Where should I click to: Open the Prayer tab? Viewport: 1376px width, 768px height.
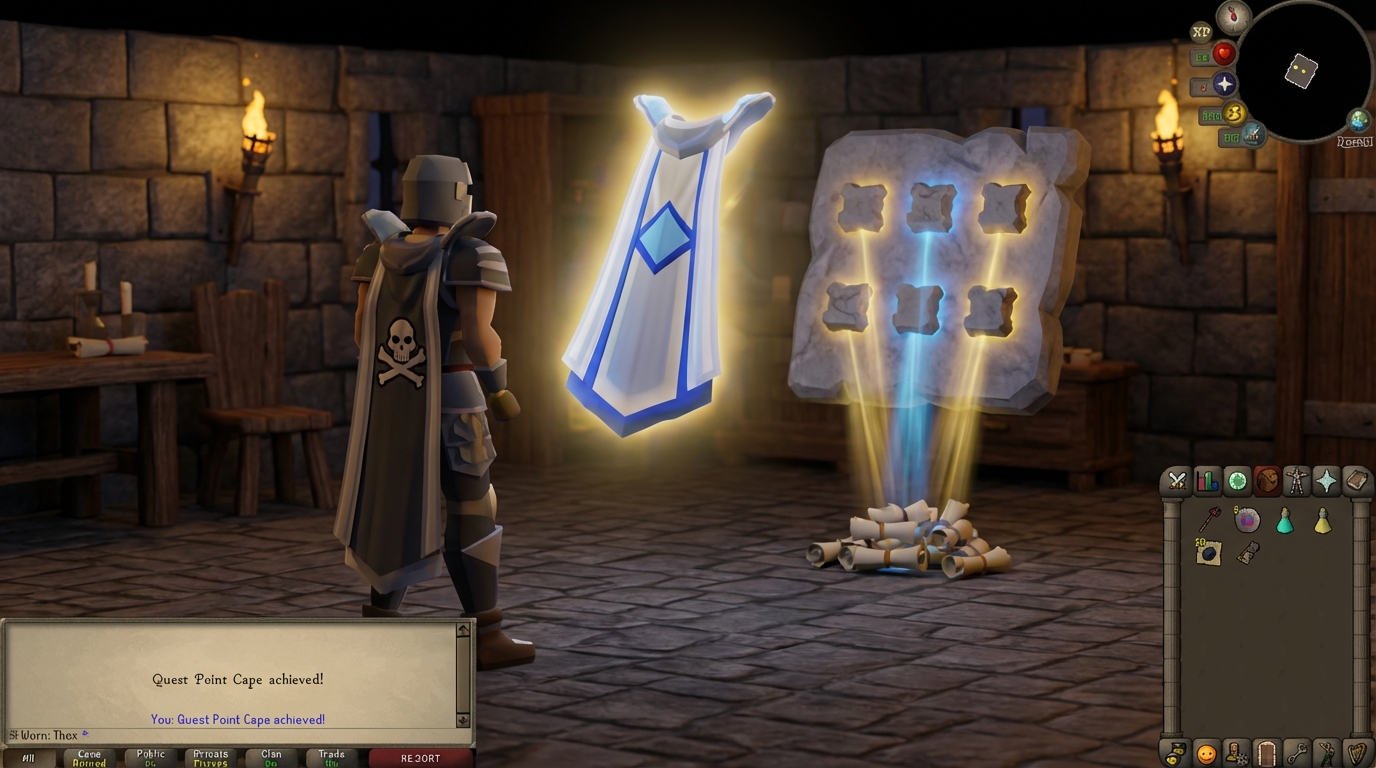tap(1326, 481)
